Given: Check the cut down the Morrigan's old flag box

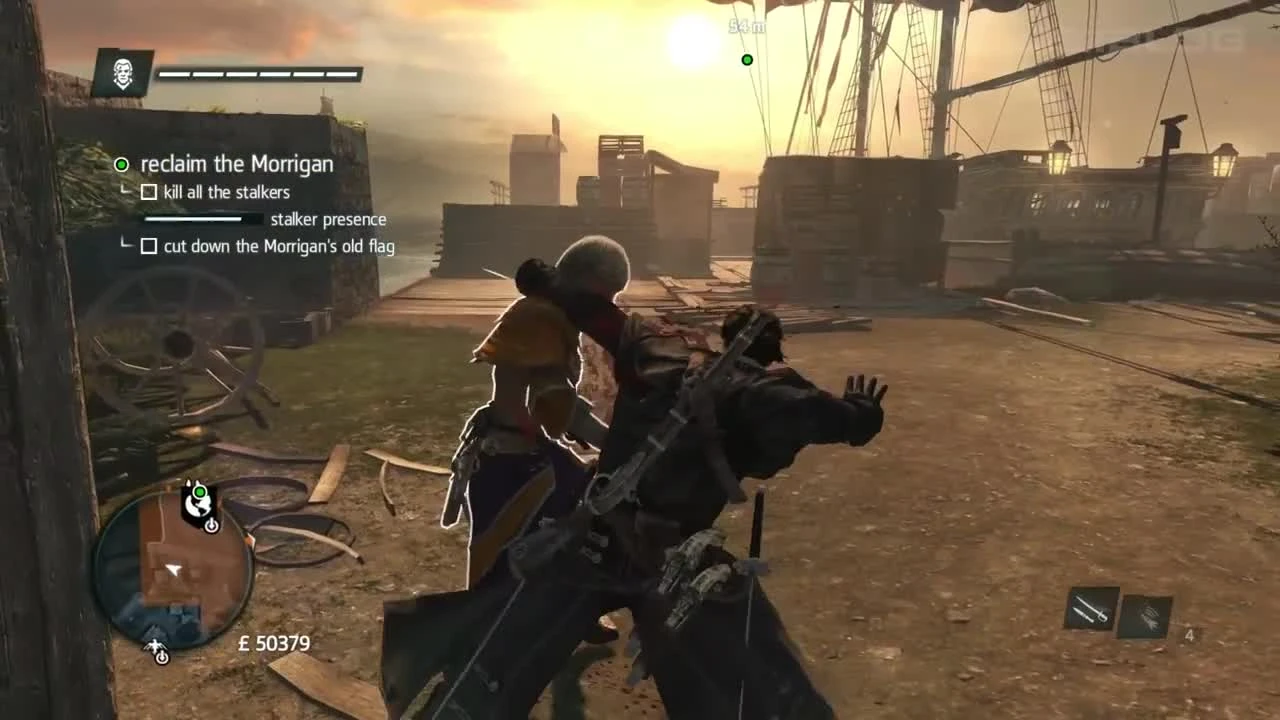Looking at the screenshot, I should click(149, 246).
